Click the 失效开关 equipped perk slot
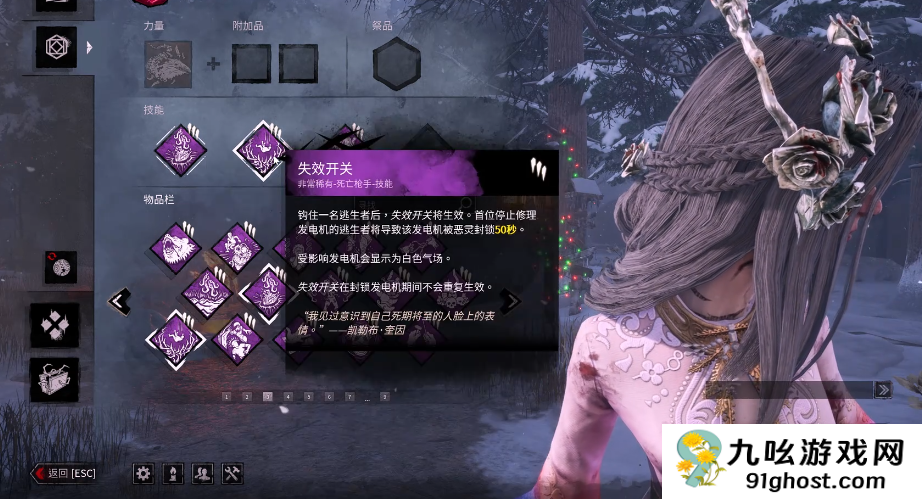Screen dimensions: 922x499 [262, 150]
